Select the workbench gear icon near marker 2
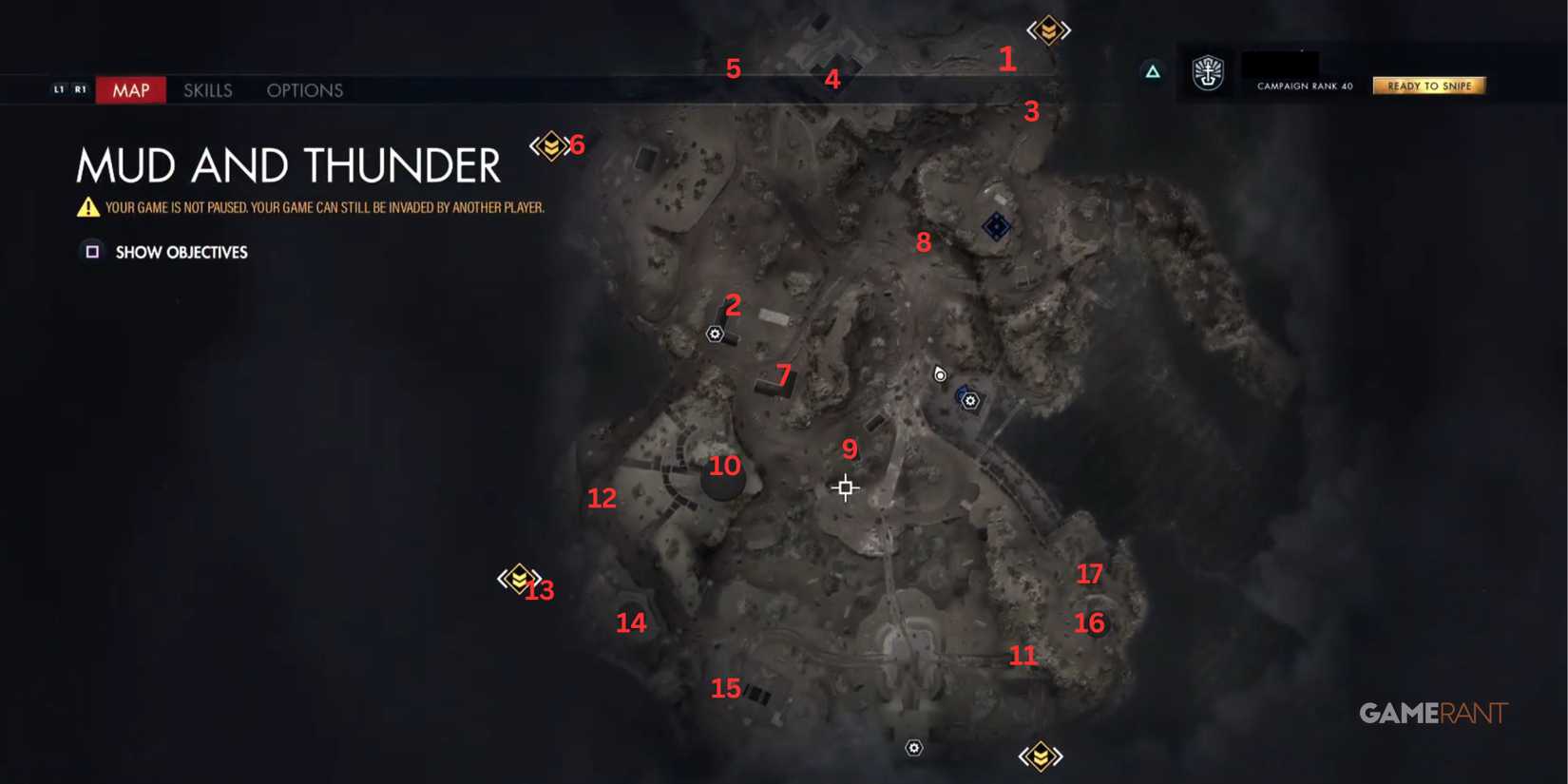The height and width of the screenshot is (784, 1568). click(715, 335)
